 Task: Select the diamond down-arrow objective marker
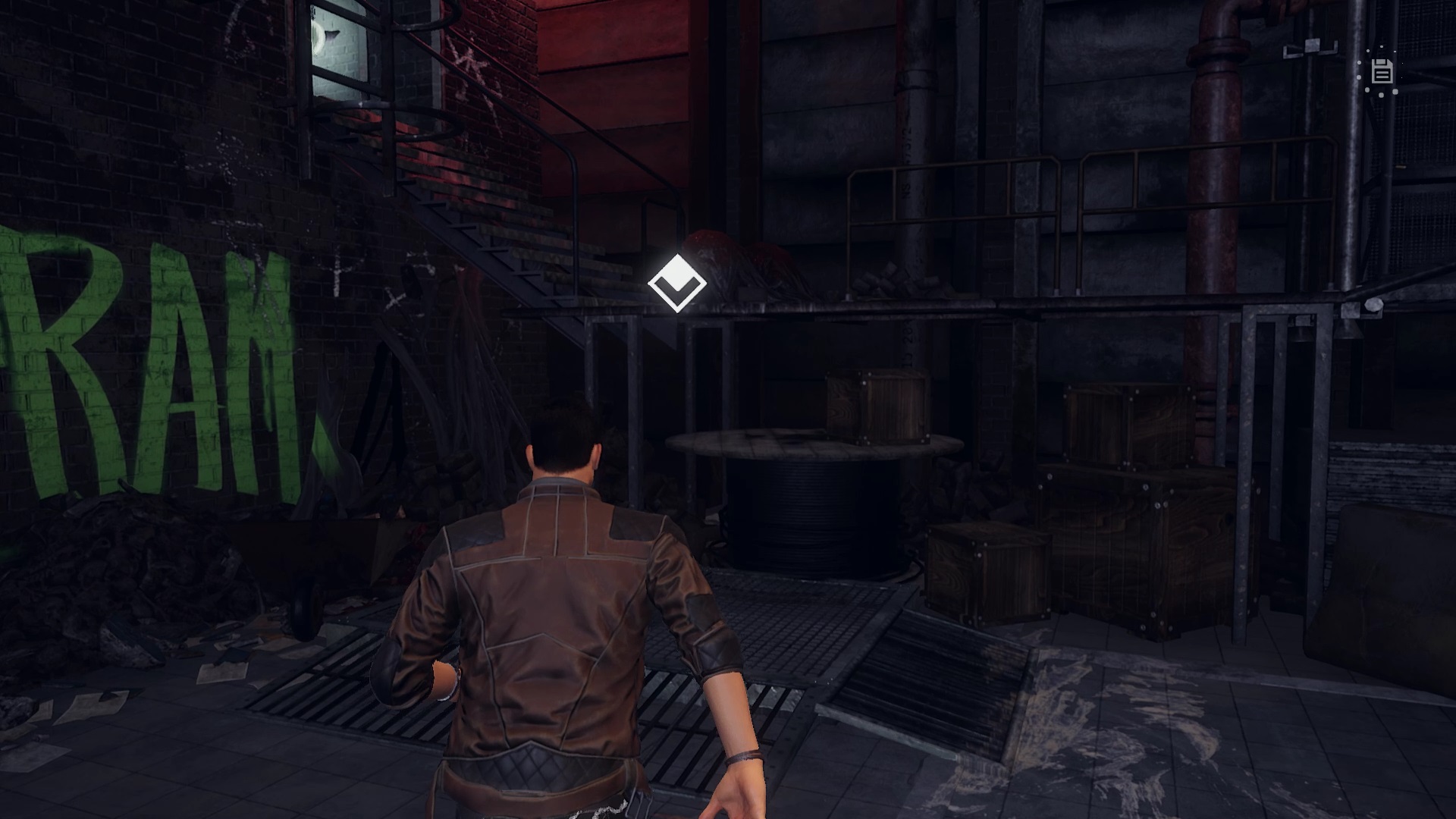(x=677, y=284)
